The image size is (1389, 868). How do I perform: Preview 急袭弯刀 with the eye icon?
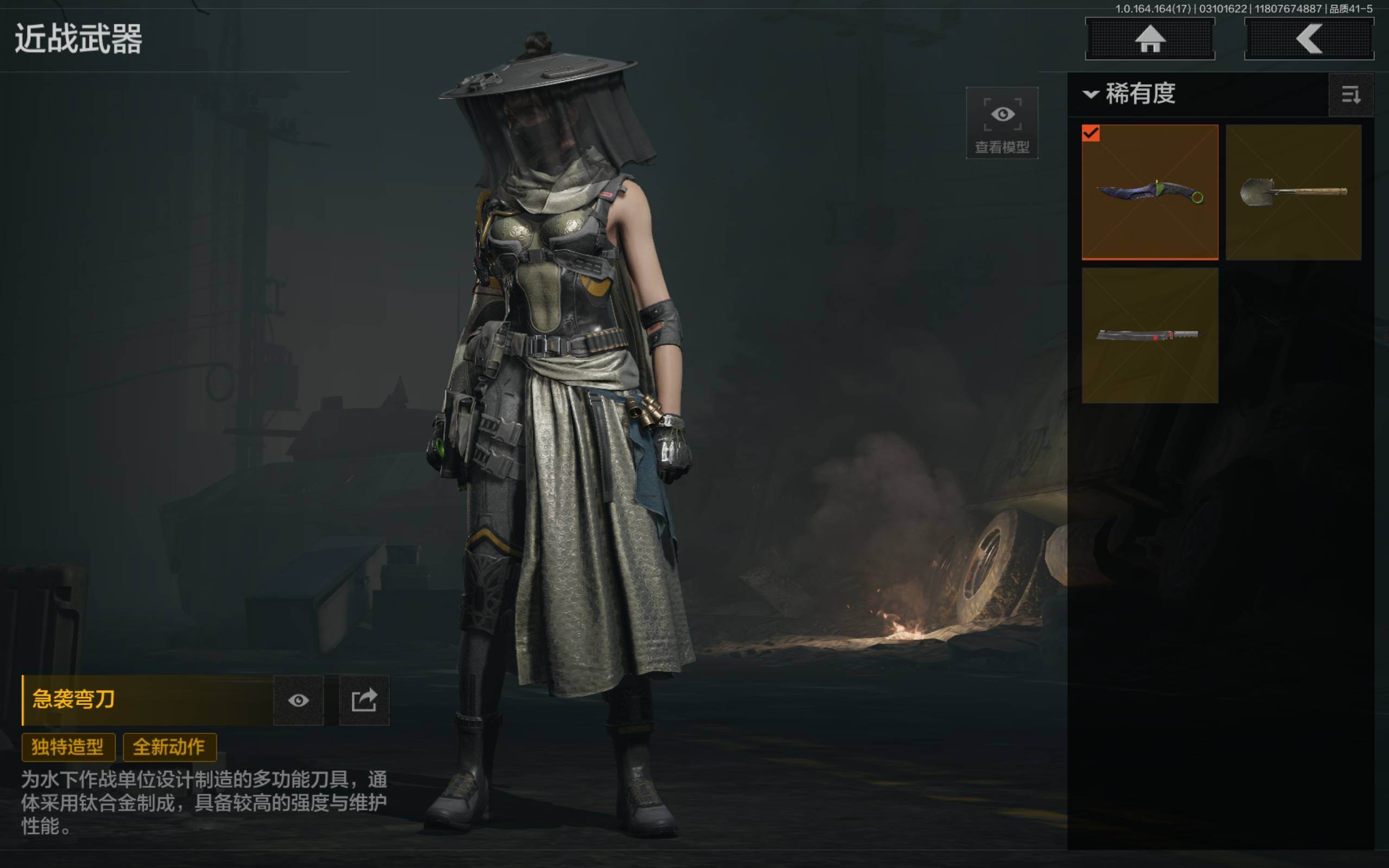(x=298, y=700)
